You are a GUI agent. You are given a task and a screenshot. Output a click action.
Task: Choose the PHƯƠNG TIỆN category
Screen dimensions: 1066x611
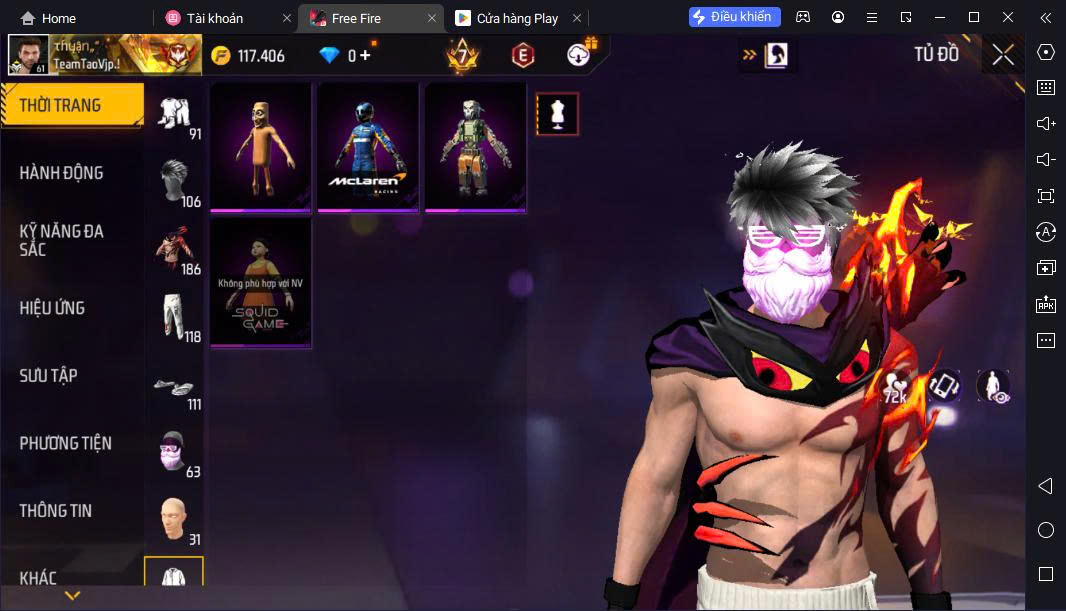(x=66, y=443)
